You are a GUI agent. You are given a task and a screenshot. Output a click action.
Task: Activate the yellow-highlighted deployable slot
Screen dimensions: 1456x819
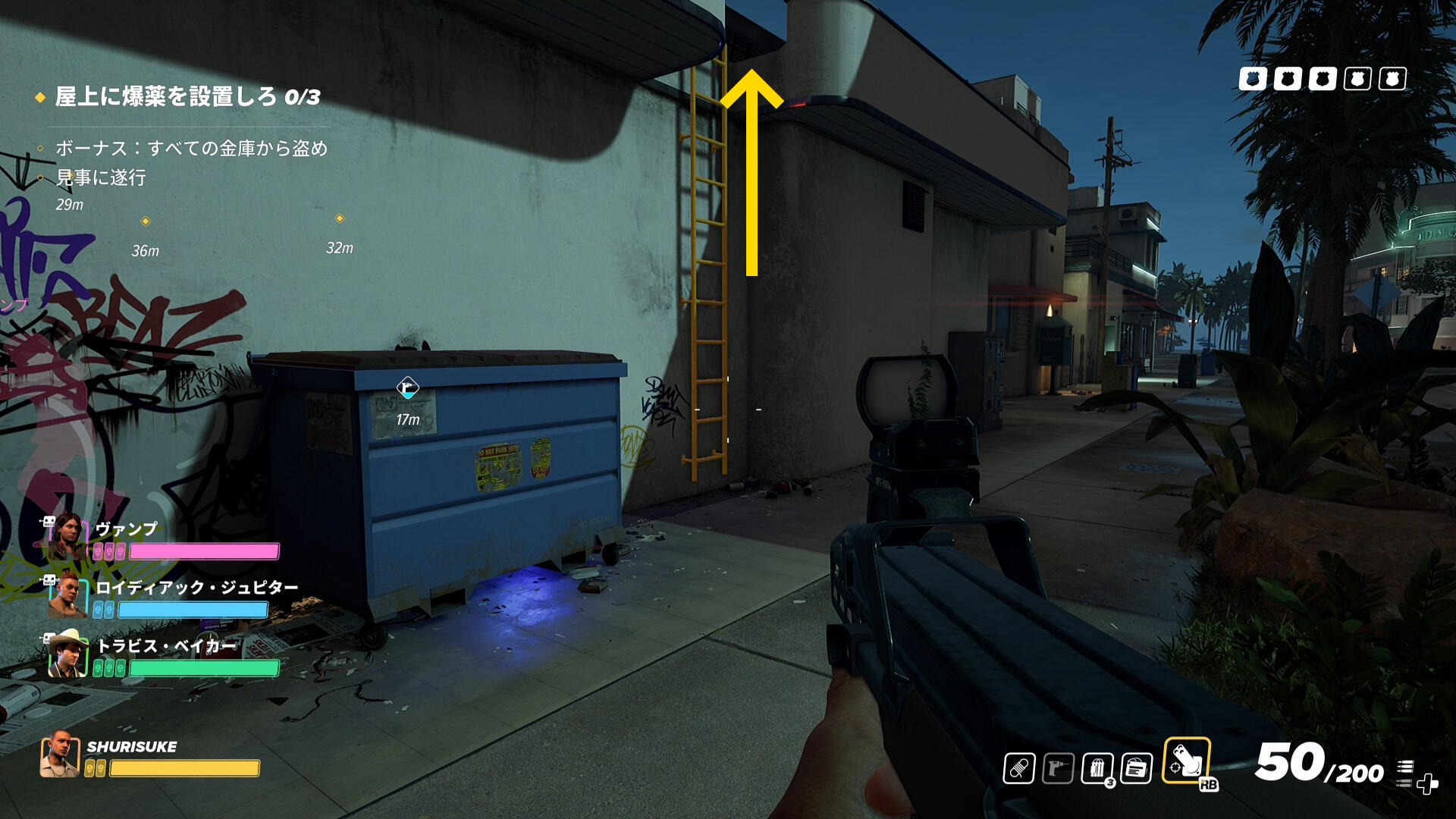click(x=1186, y=761)
